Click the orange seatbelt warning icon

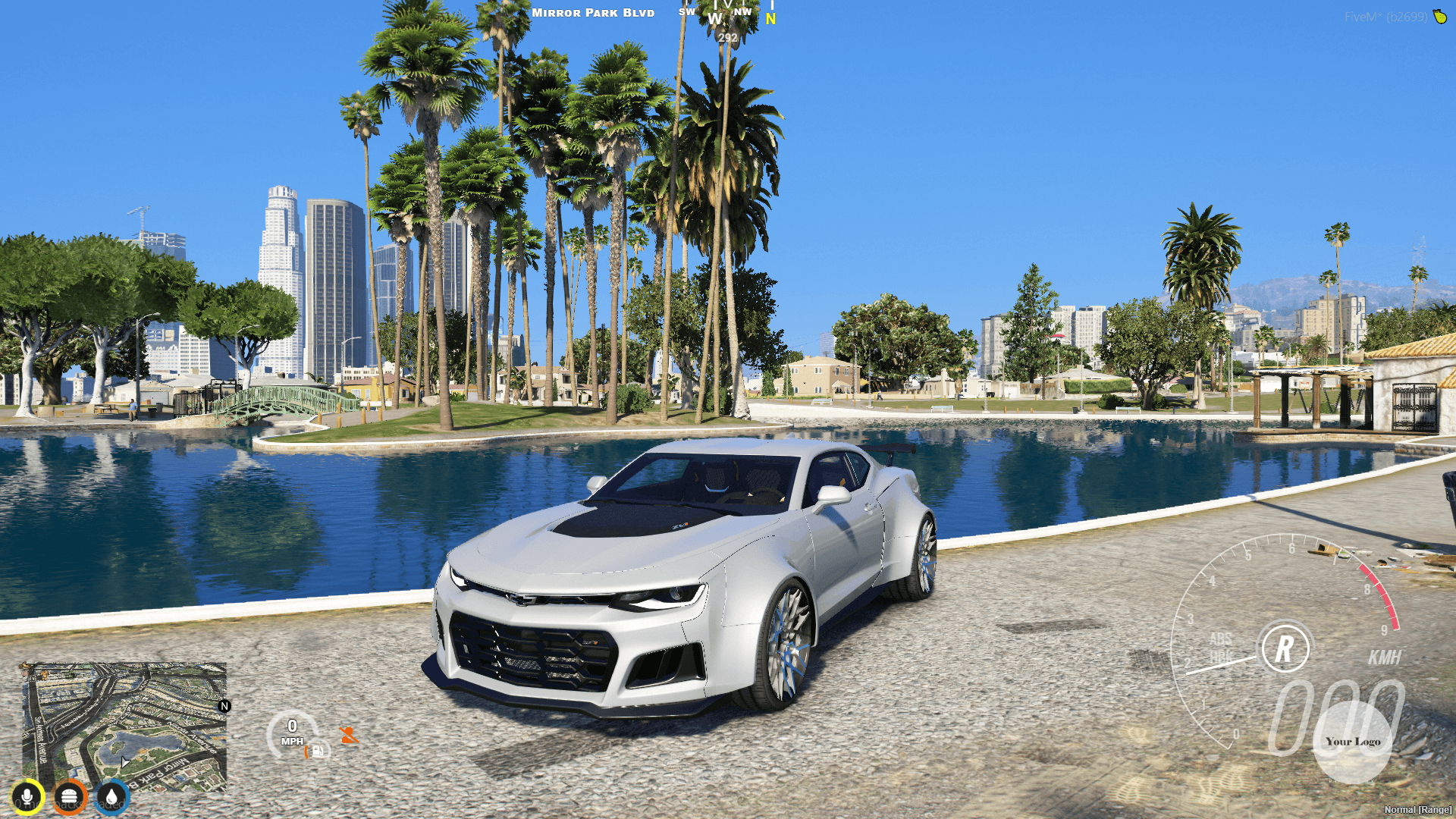348,733
